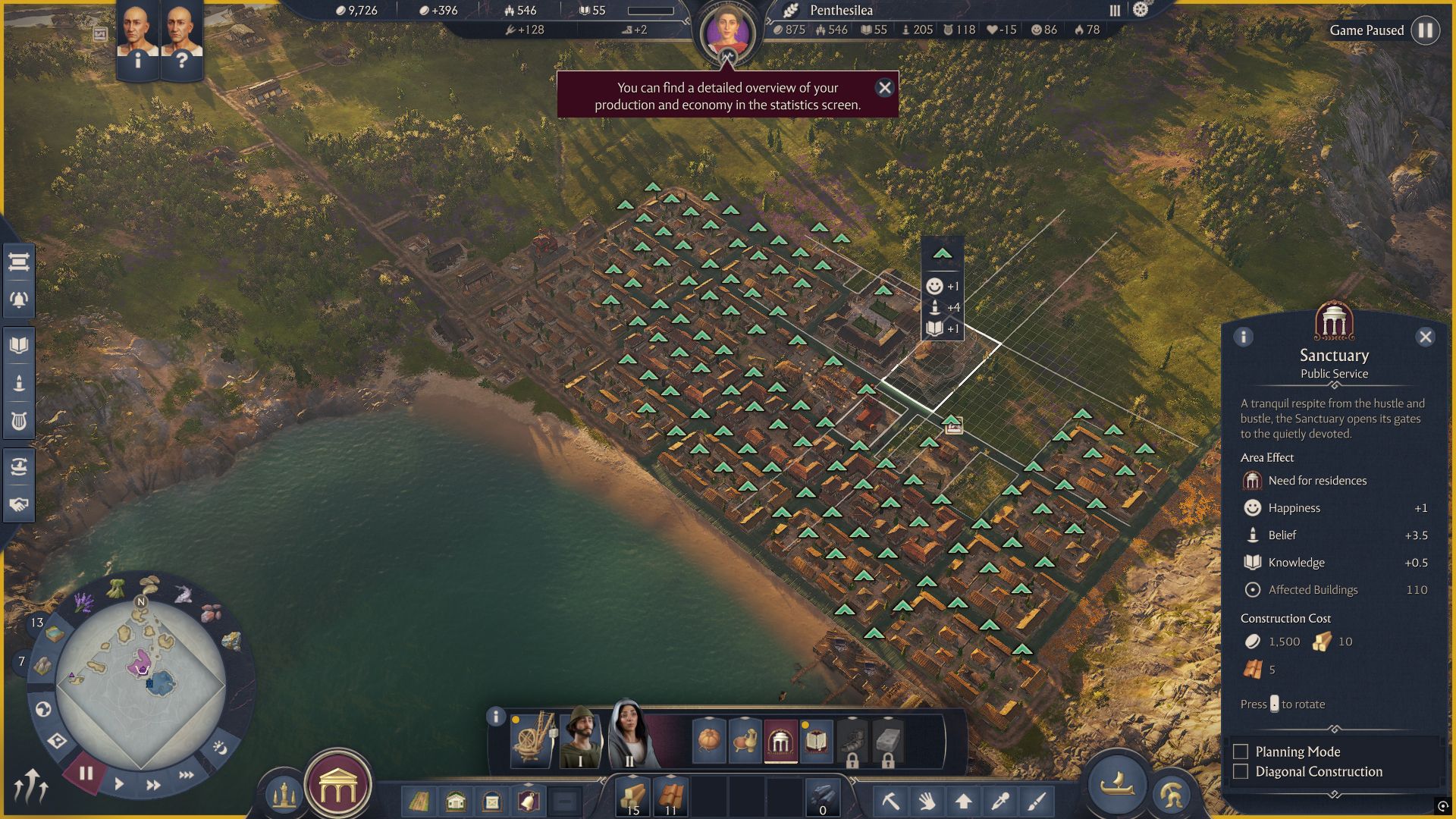This screenshot has width=1456, height=819.
Task: Click the red pause speed button
Action: [x=85, y=773]
